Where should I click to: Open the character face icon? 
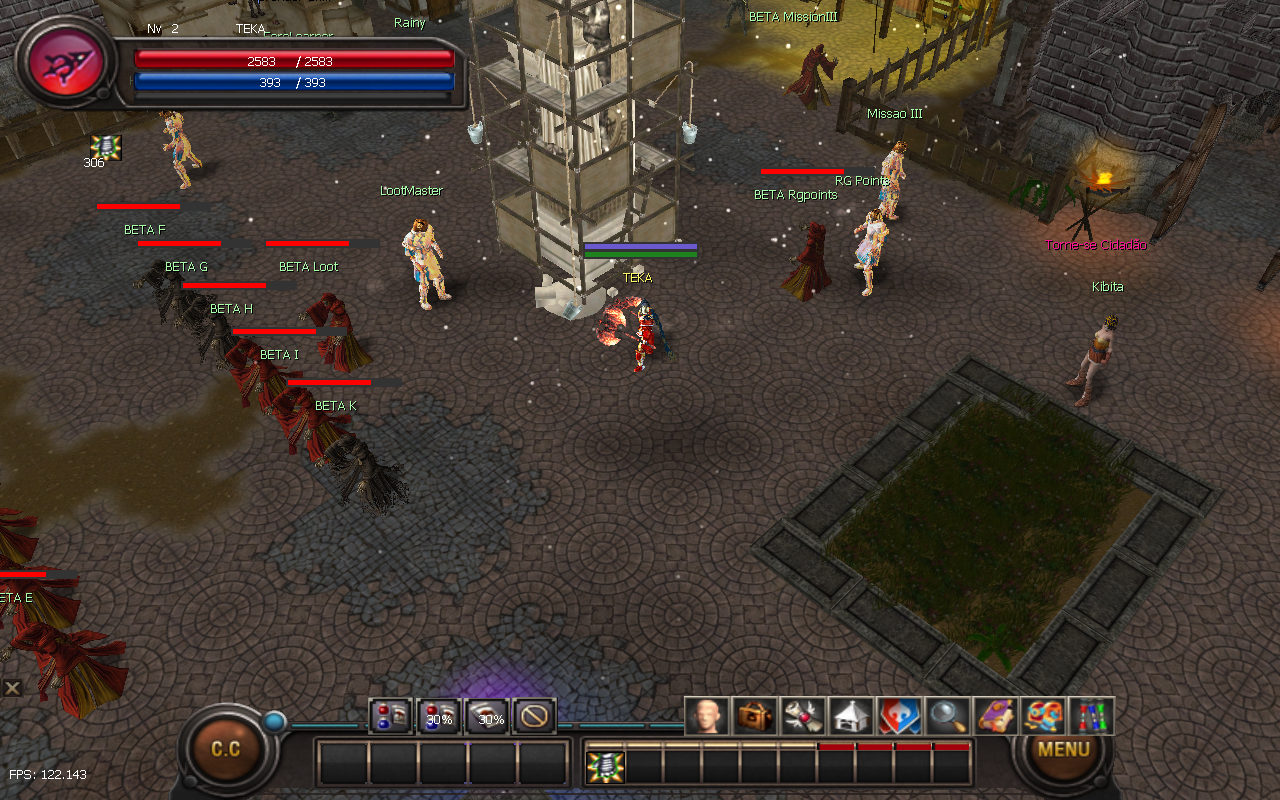click(706, 716)
